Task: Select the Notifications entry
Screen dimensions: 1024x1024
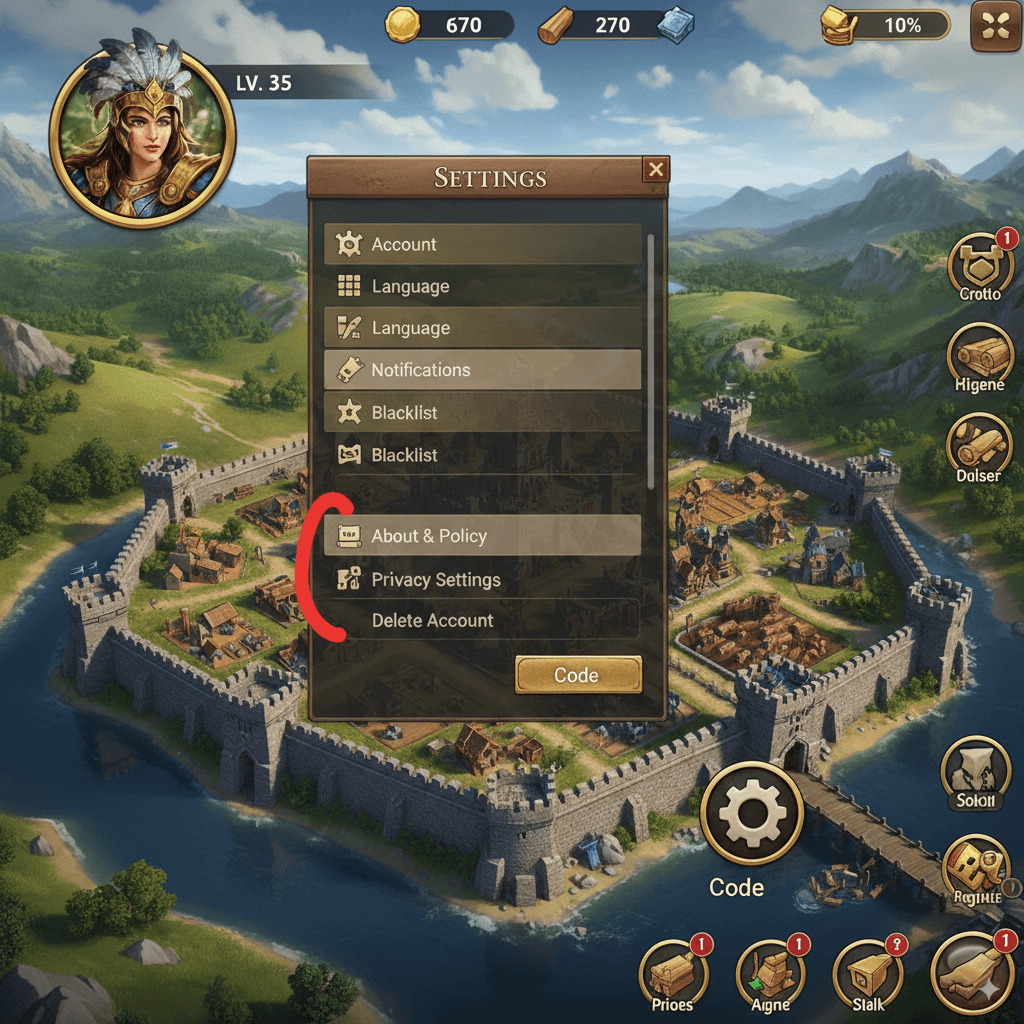Action: click(482, 370)
